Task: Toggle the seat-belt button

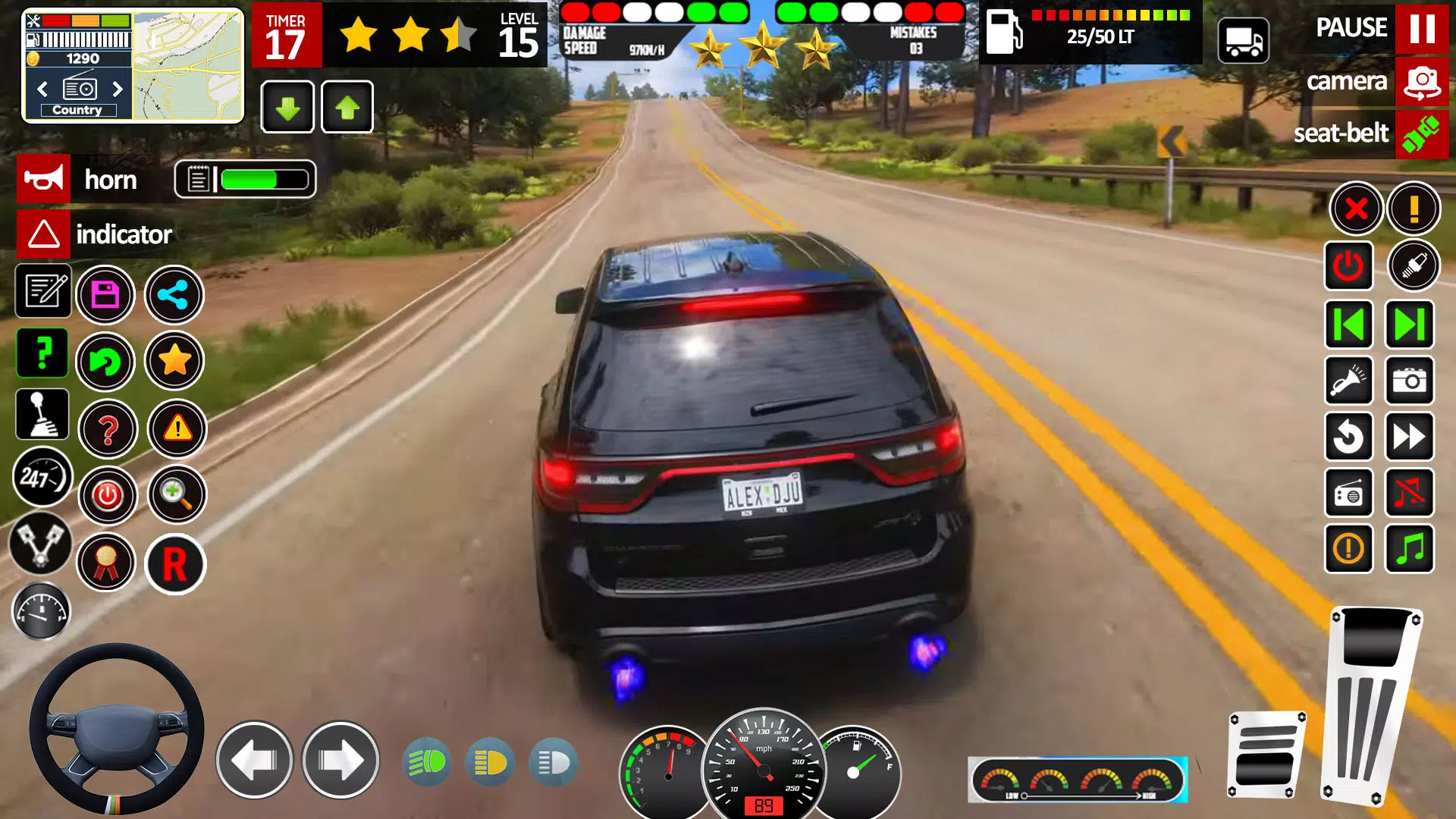Action: 1421,134
